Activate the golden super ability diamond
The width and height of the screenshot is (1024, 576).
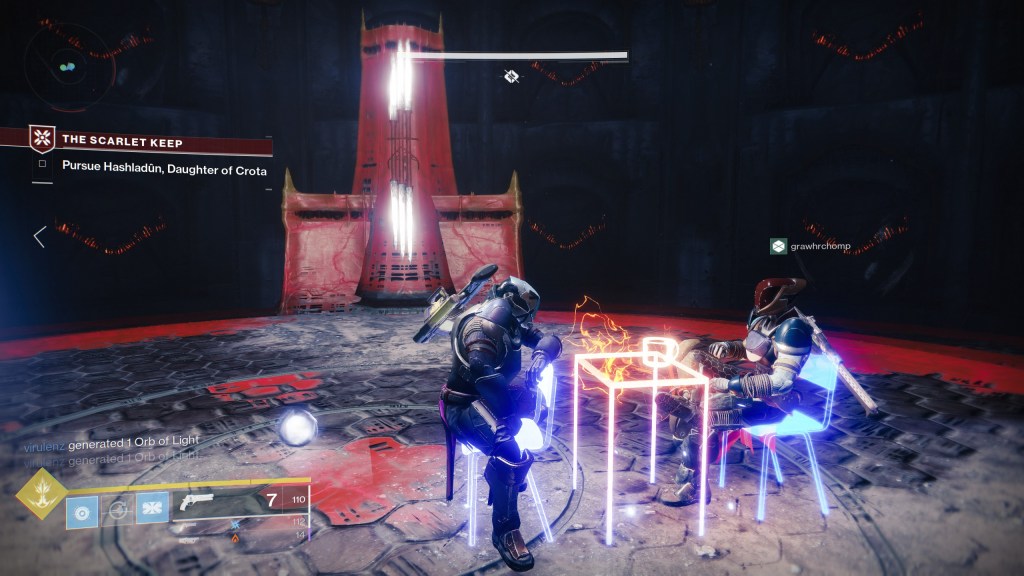tap(41, 490)
